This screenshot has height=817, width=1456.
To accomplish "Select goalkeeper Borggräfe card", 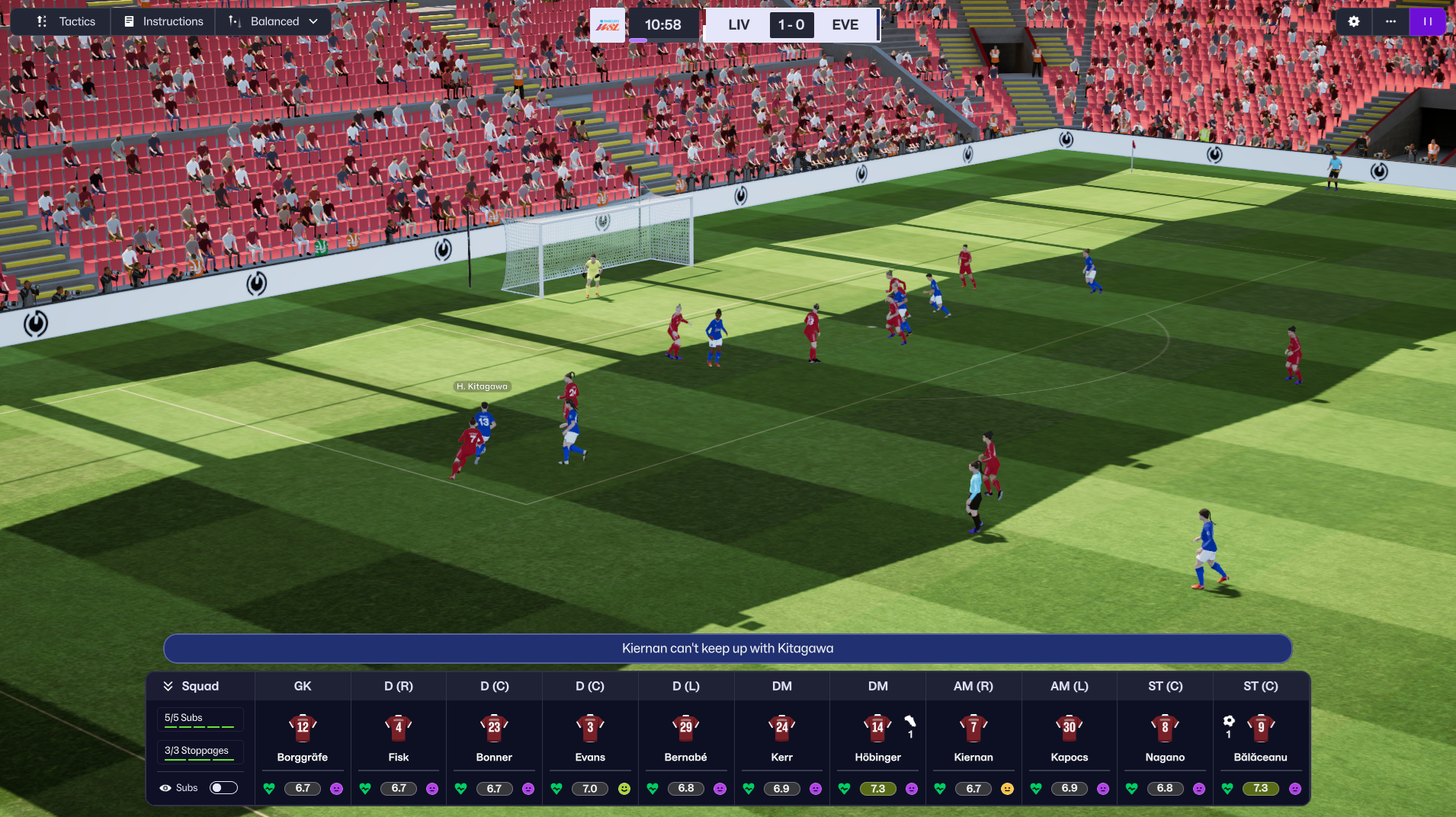I will (303, 738).
